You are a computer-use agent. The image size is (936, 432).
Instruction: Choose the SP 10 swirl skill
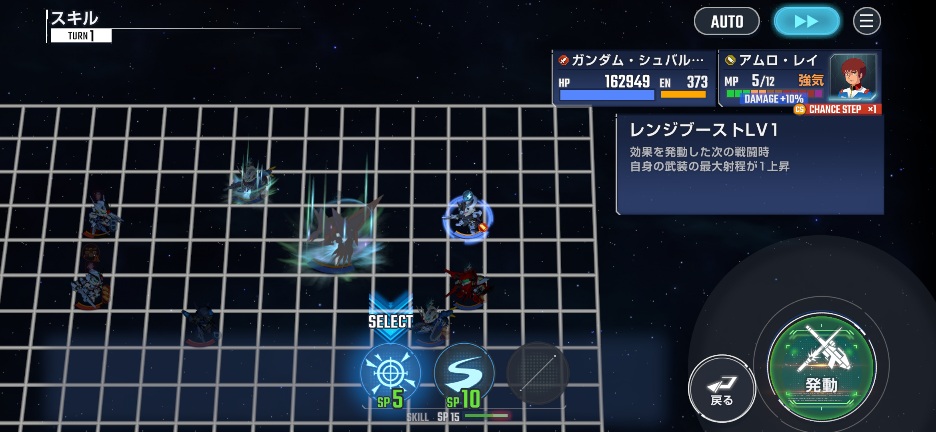(464, 374)
